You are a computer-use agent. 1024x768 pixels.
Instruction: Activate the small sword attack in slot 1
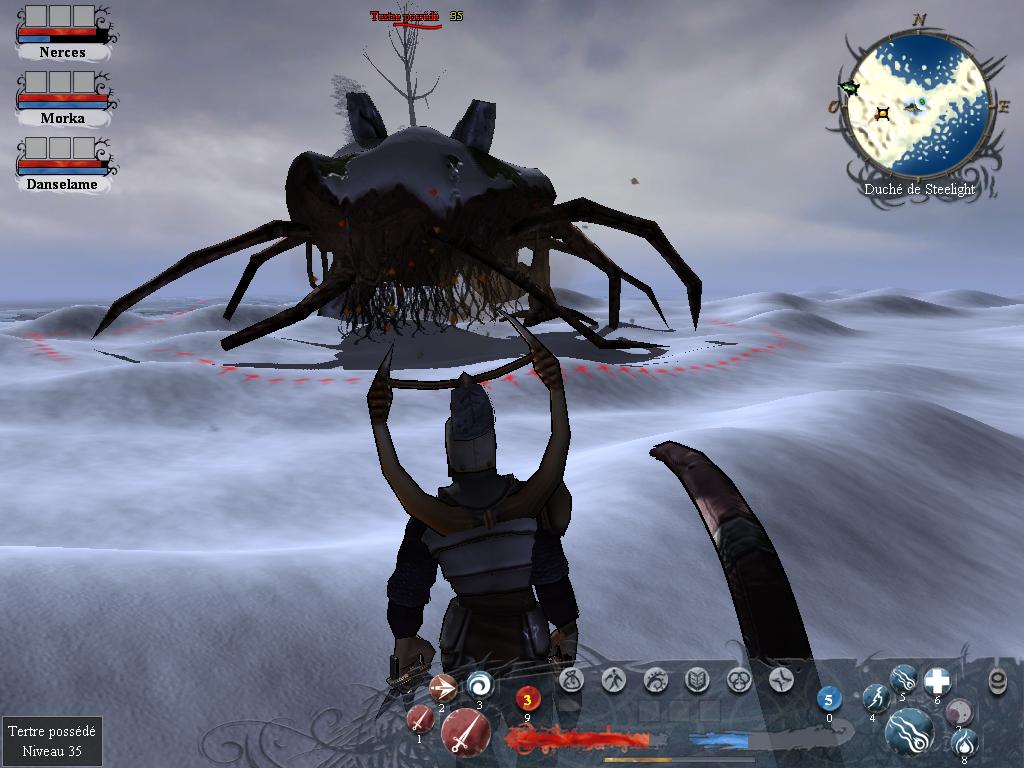pyautogui.click(x=420, y=719)
